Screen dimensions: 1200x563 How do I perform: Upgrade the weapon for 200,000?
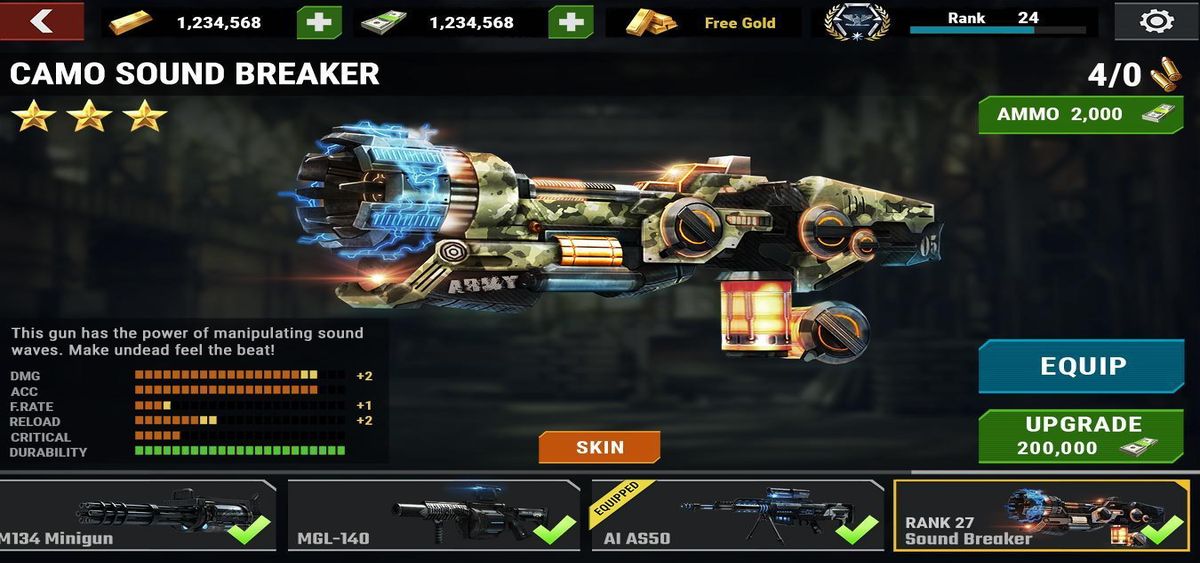[x=1082, y=435]
